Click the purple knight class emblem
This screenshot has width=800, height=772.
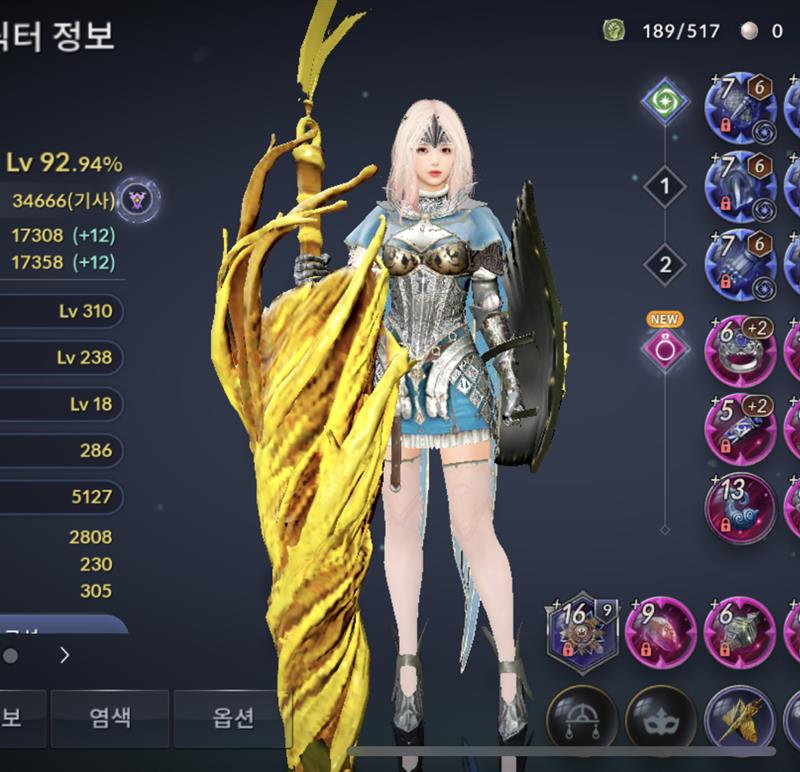click(137, 201)
